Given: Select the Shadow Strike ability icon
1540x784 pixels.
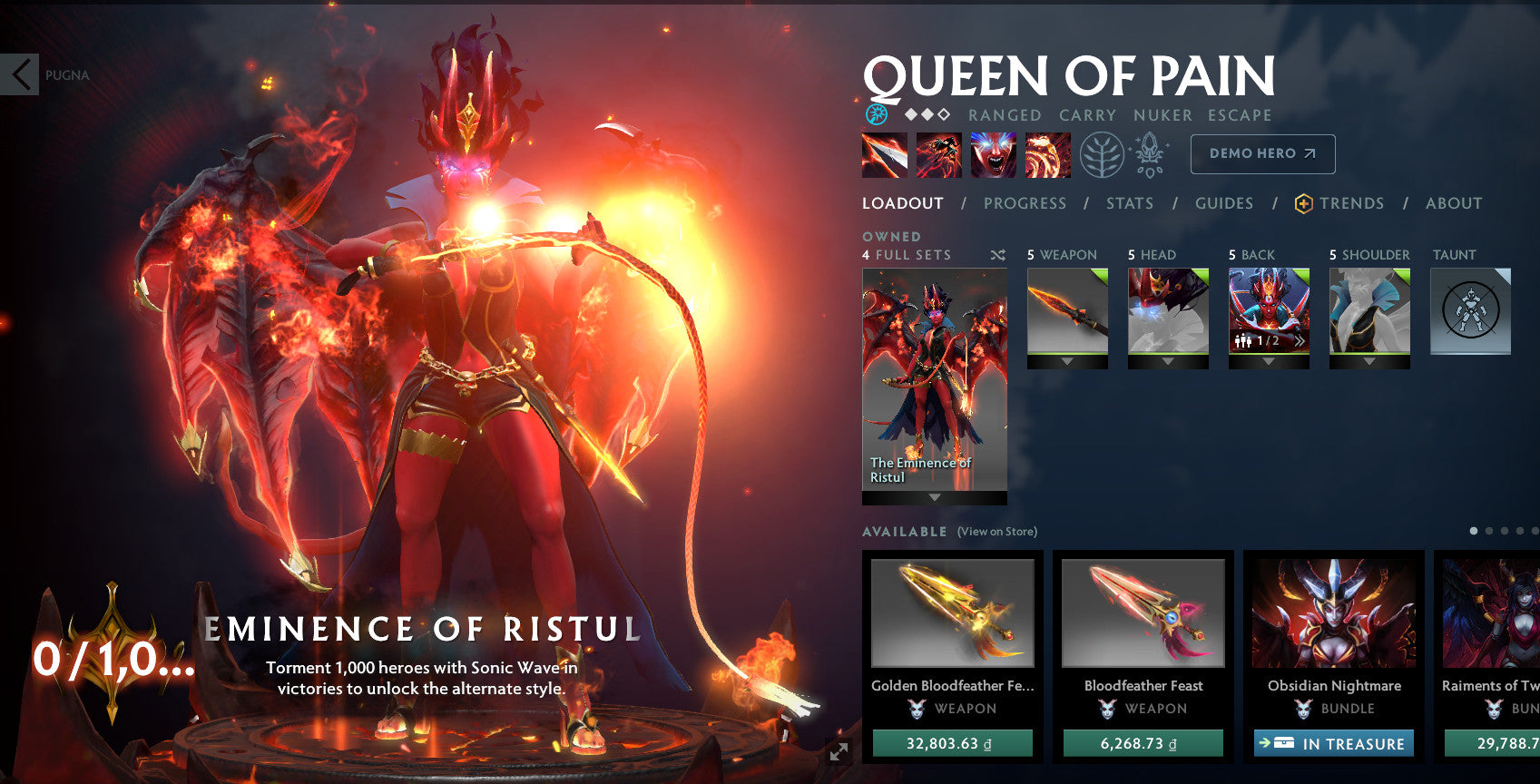Looking at the screenshot, I should [882, 153].
